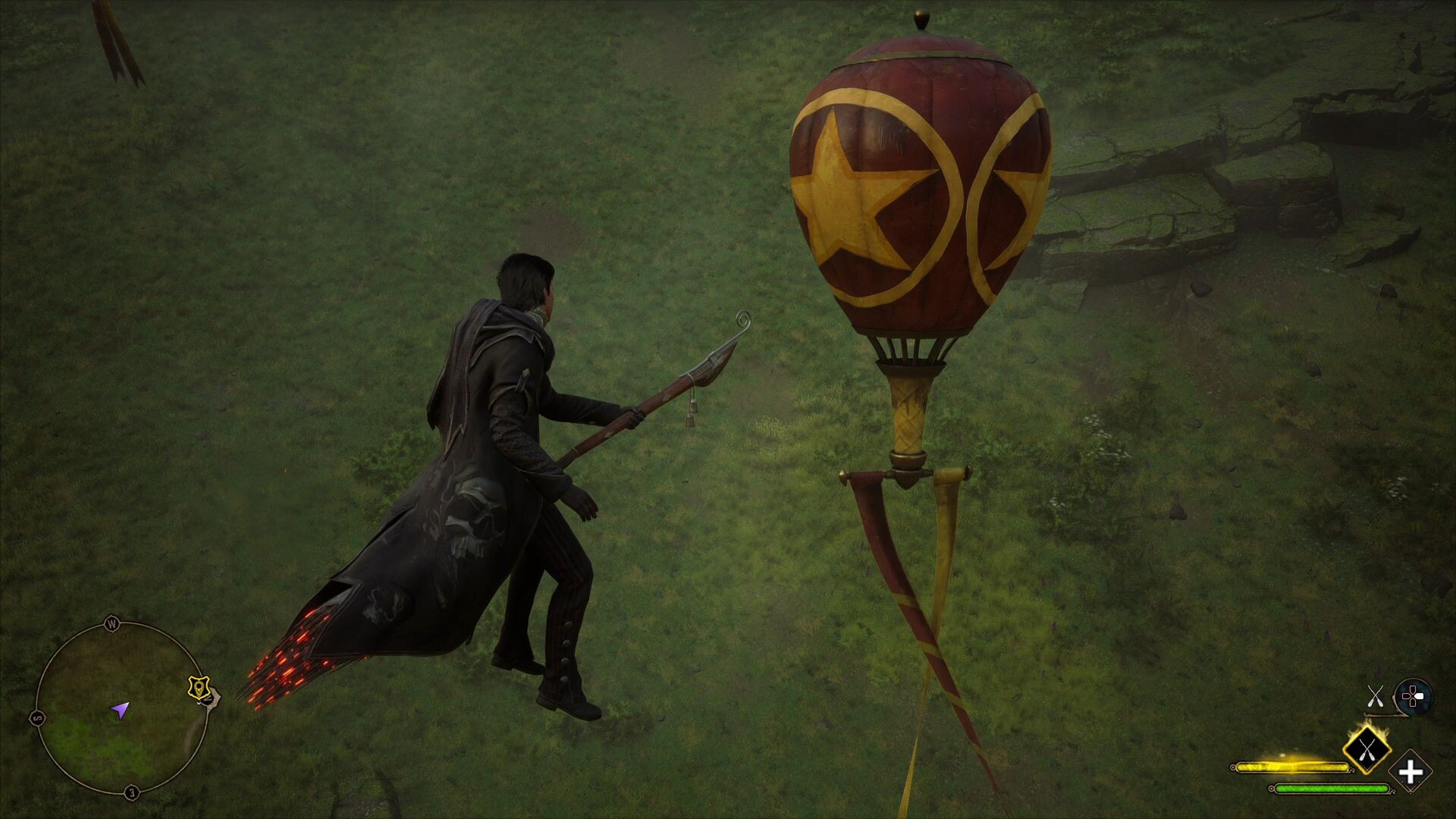Select the purple player arrow on minimap
The height and width of the screenshot is (819, 1456).
click(x=121, y=711)
